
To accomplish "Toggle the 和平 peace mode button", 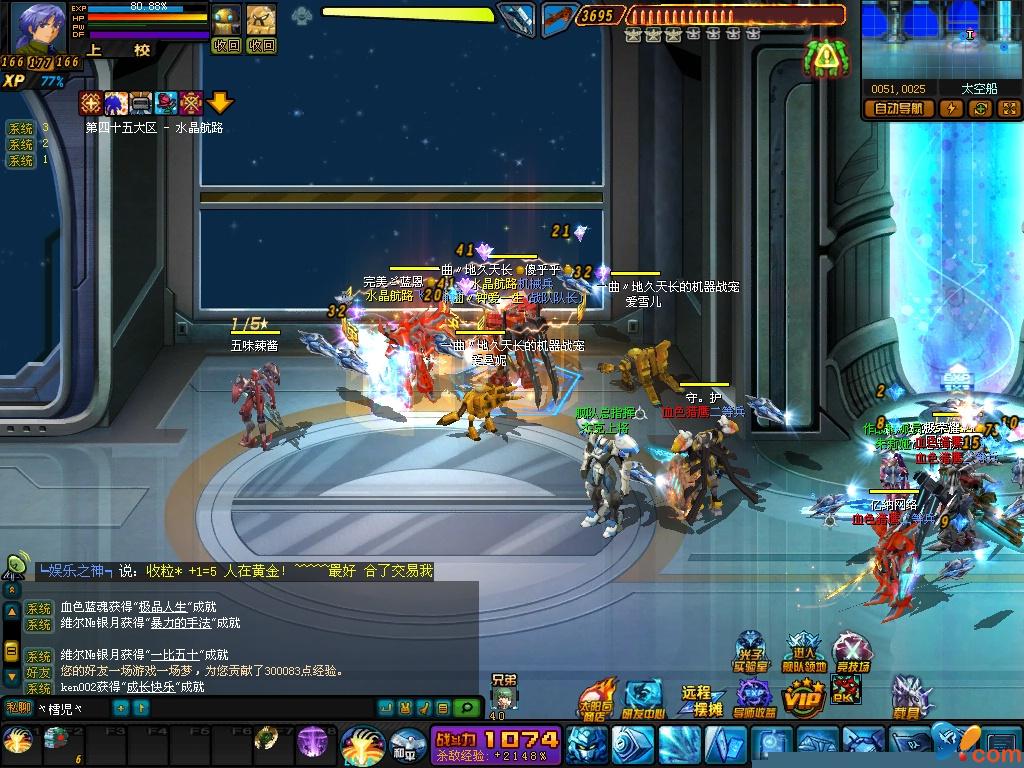I will tap(407, 746).
